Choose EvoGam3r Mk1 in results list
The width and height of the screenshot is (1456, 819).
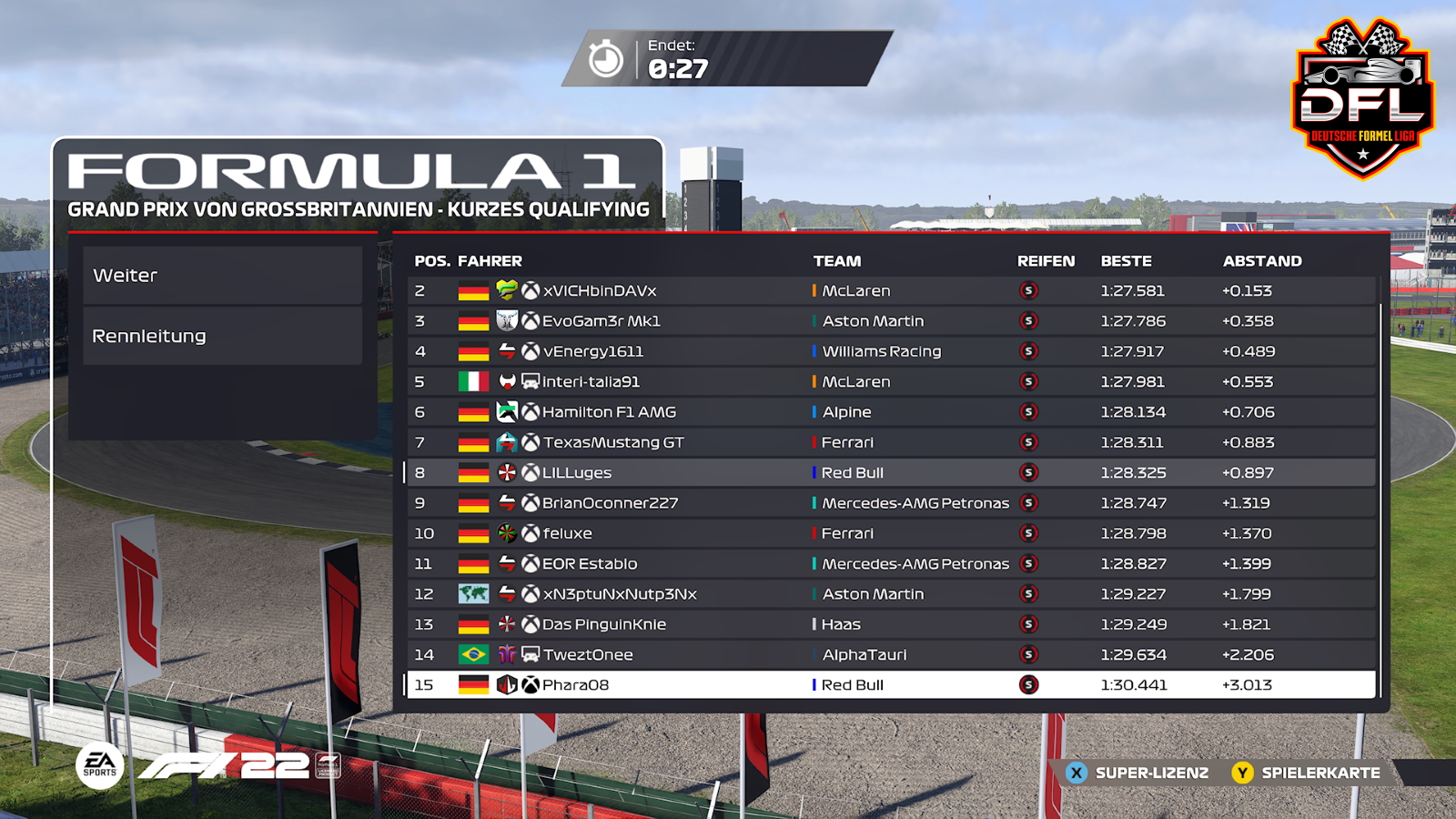click(x=890, y=321)
